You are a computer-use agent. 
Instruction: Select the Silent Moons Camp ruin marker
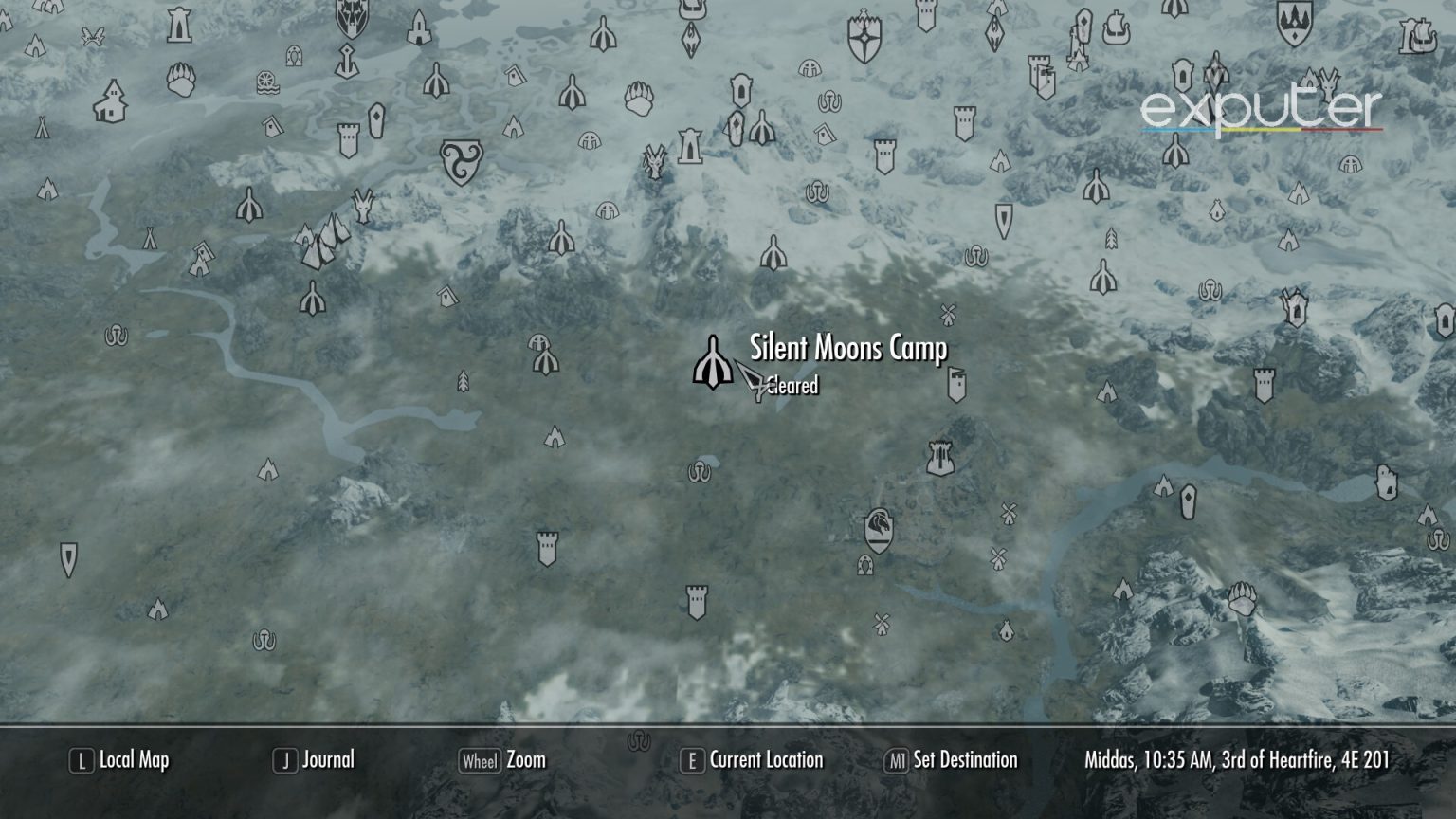tap(712, 365)
